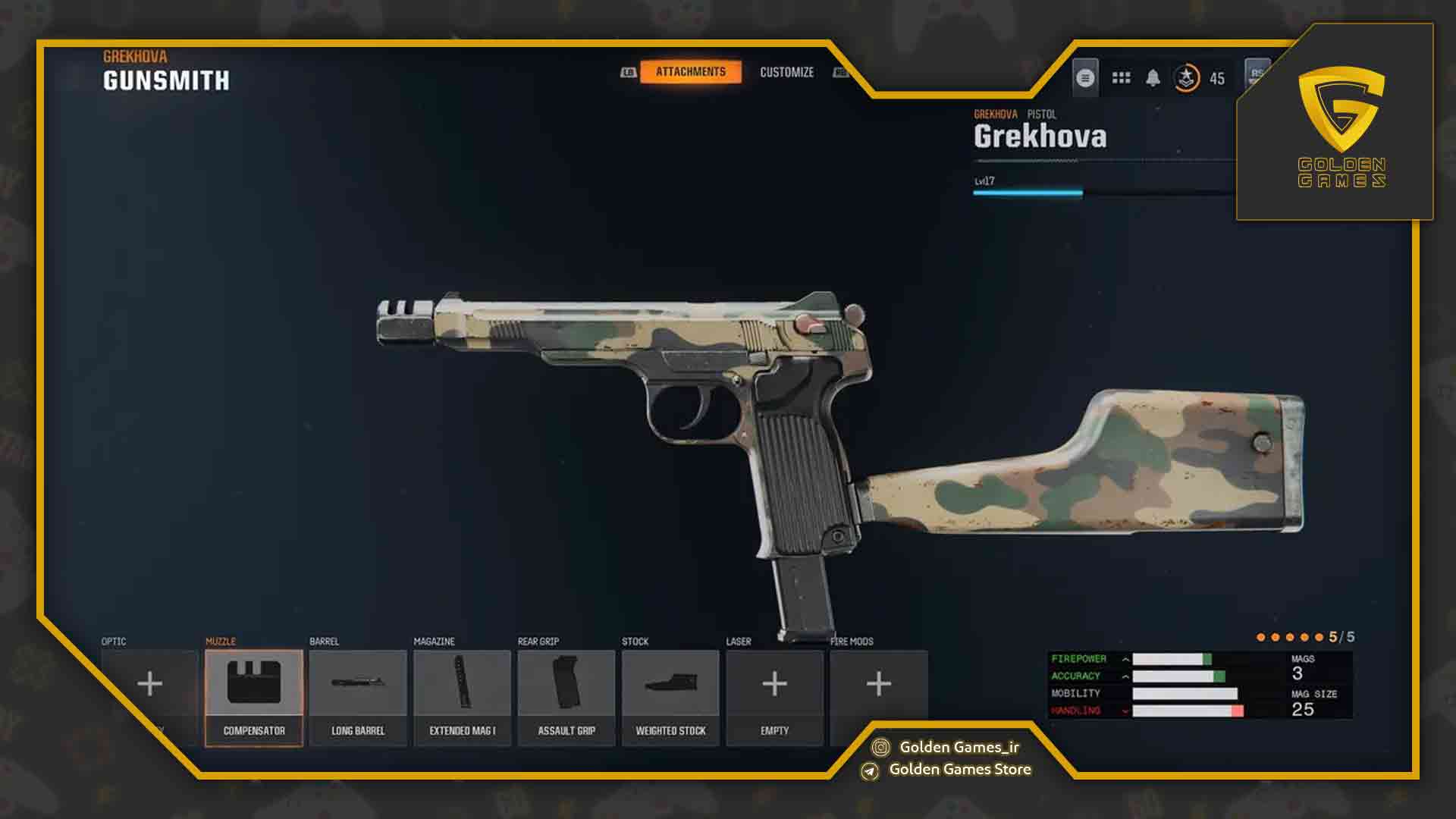Viewport: 1456px width, 819px height.
Task: Switch to the Customize tab
Action: pos(787,73)
